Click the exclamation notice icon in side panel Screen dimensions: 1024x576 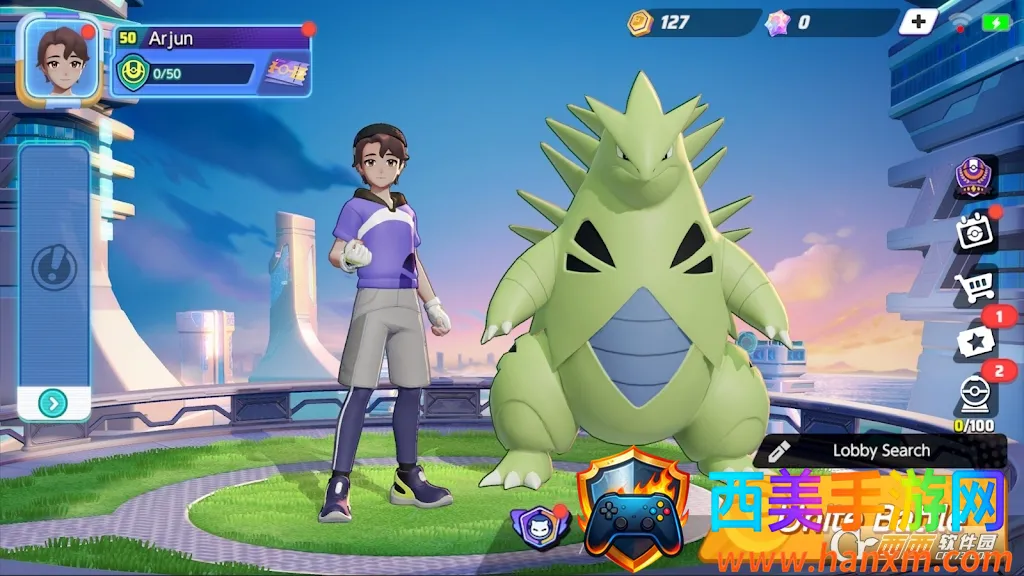[x=54, y=268]
